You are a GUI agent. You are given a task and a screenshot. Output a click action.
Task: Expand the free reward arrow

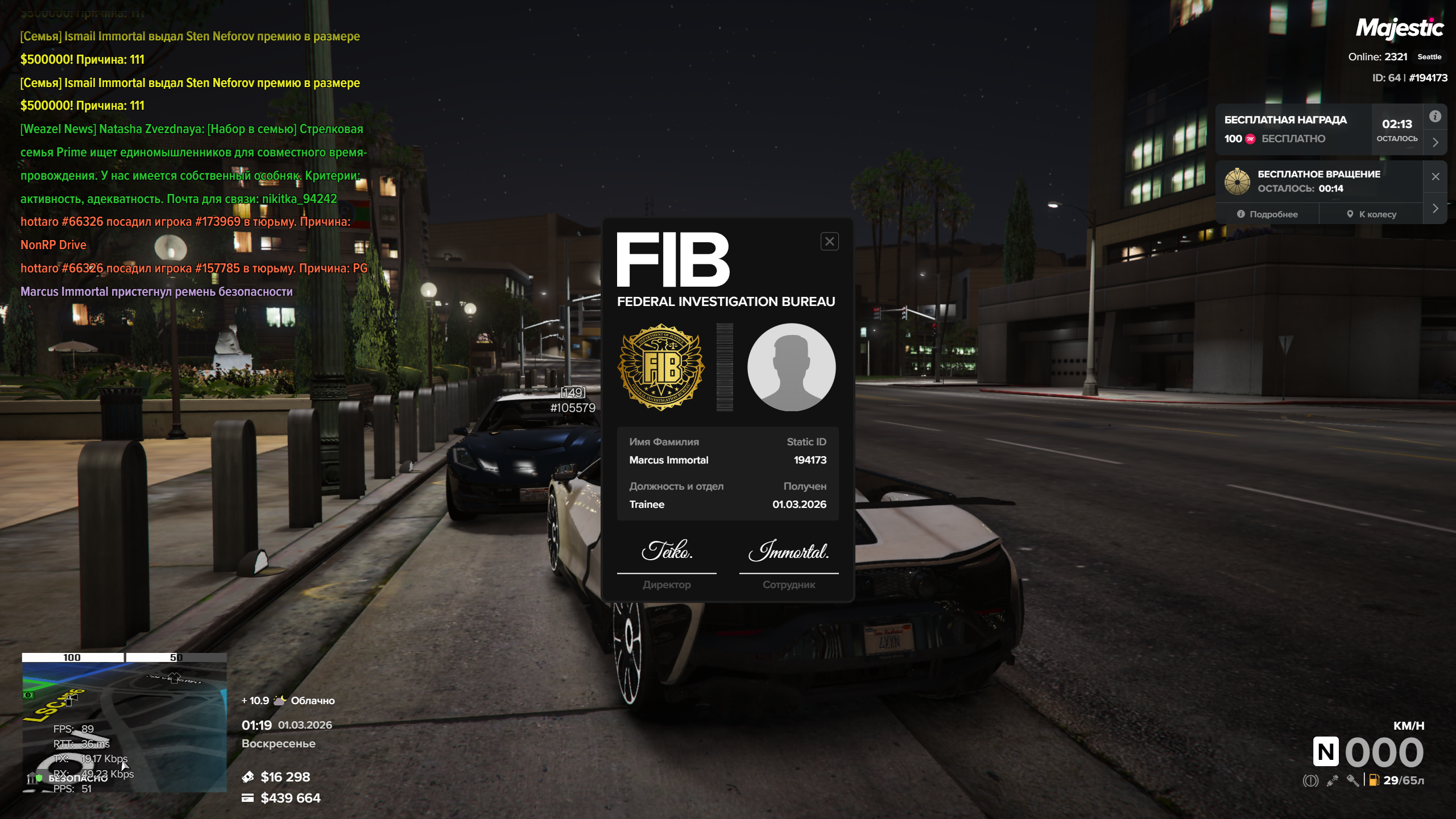tap(1435, 143)
